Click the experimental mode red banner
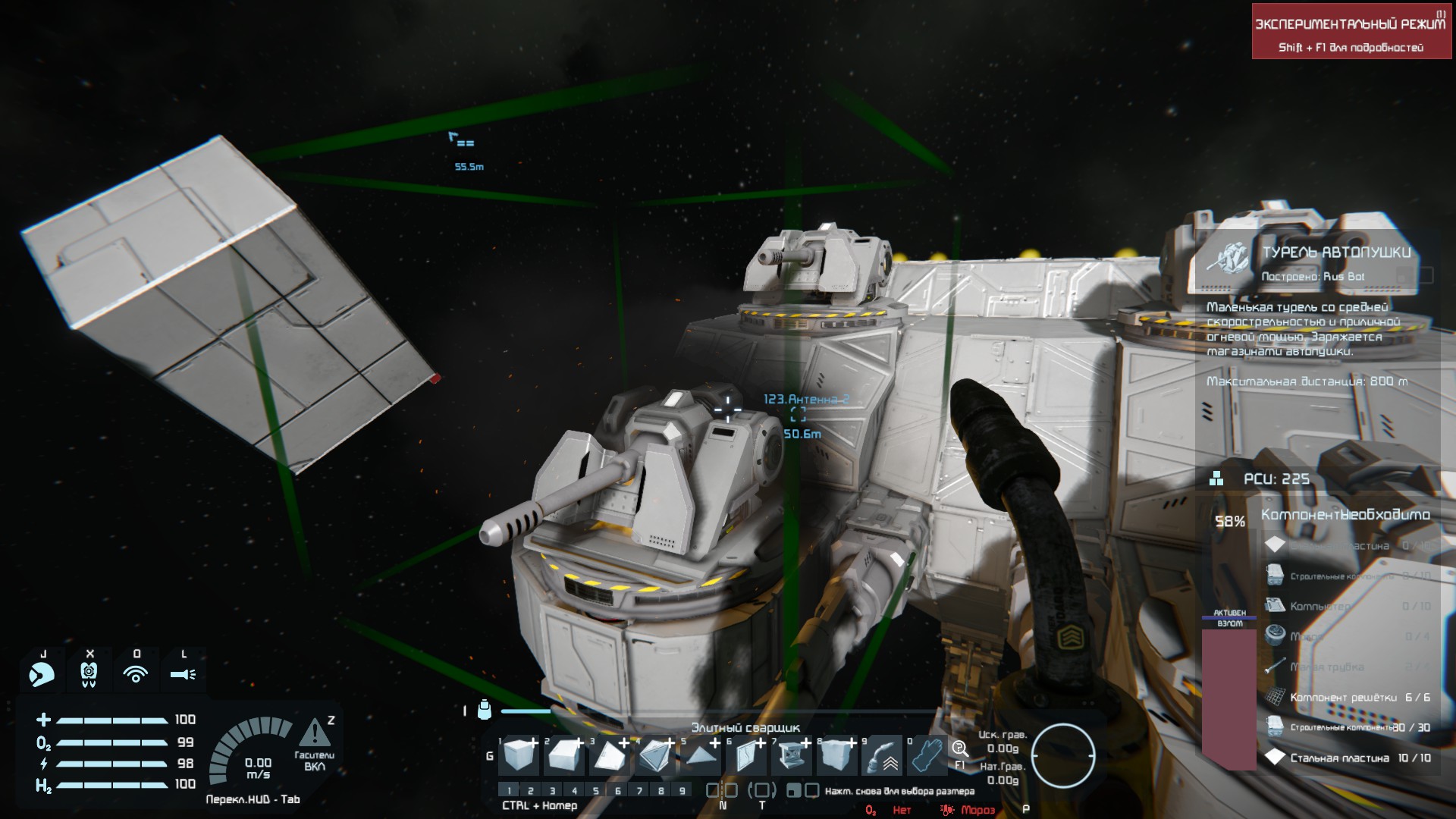Screen dimensions: 1456x819 (1351, 32)
